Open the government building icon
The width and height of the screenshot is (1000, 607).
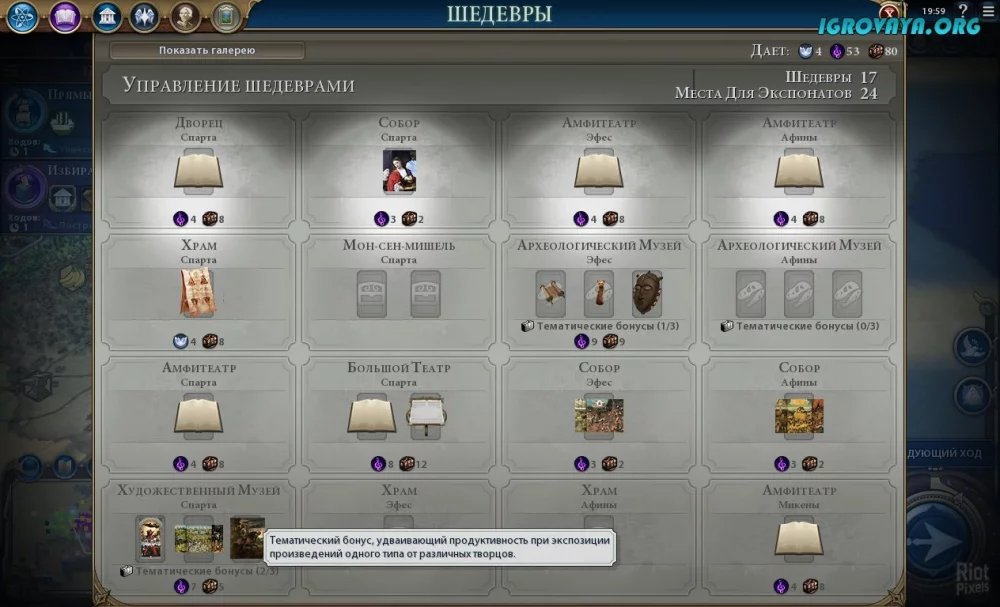click(107, 16)
